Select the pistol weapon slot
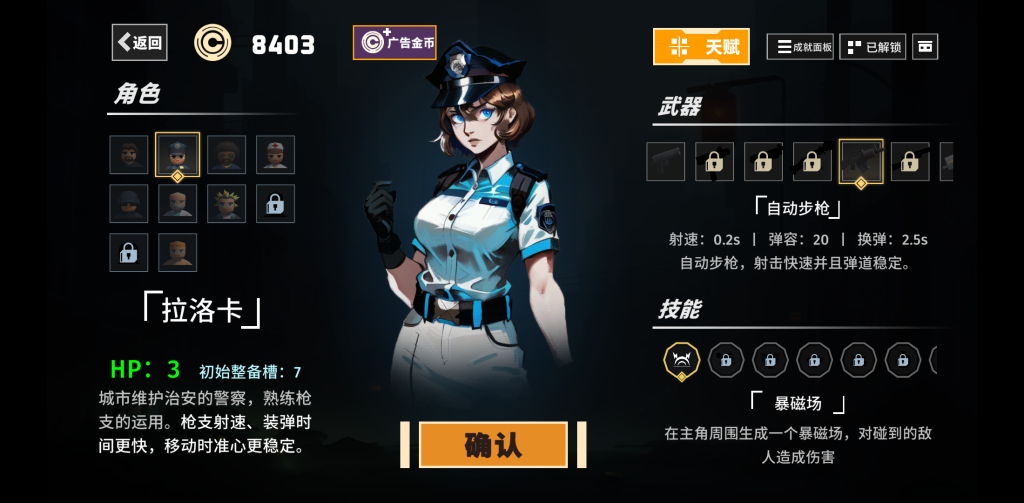This screenshot has height=503, width=1024. tap(666, 161)
